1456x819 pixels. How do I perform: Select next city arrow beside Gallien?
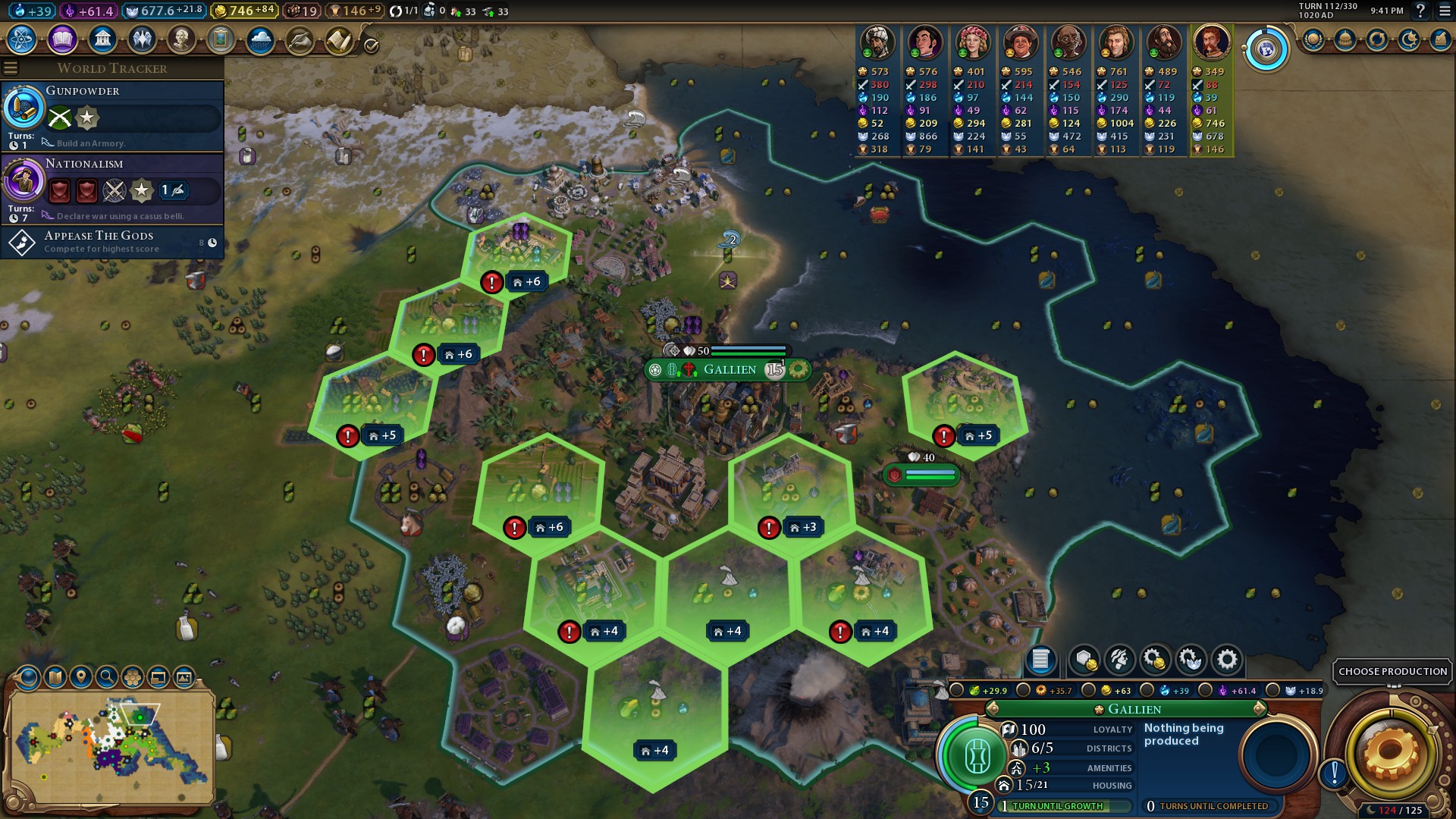click(1260, 709)
